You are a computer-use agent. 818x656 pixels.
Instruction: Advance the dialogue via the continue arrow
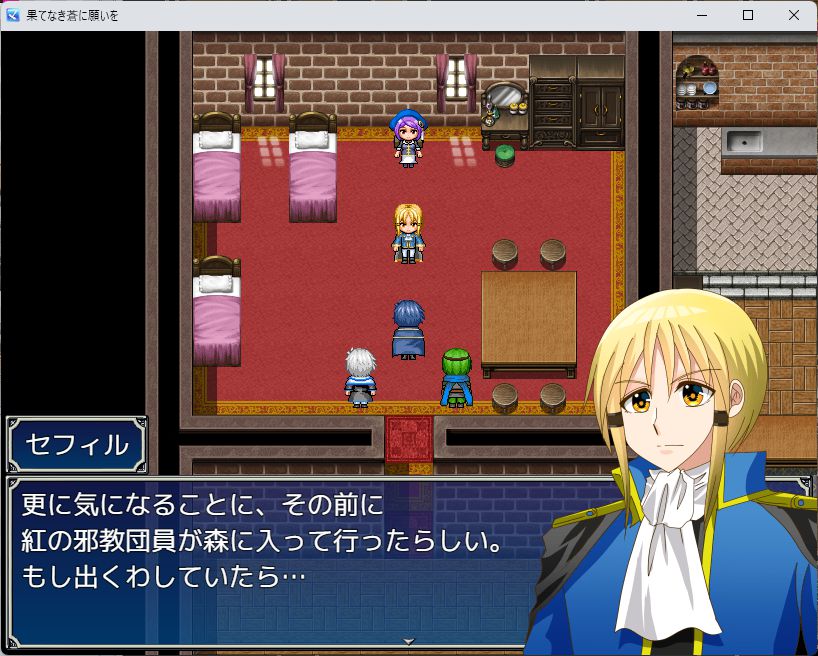[x=408, y=640]
